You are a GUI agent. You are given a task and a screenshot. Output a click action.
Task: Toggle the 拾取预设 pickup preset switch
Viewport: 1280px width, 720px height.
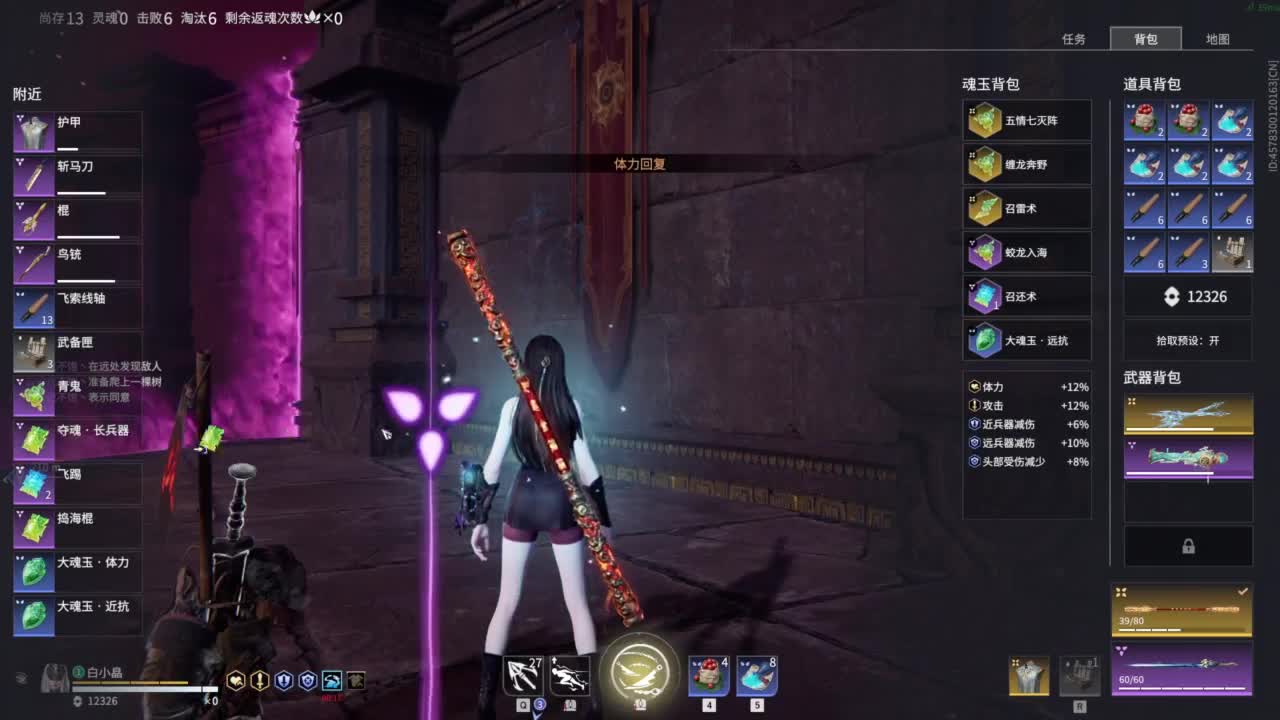(x=1188, y=341)
